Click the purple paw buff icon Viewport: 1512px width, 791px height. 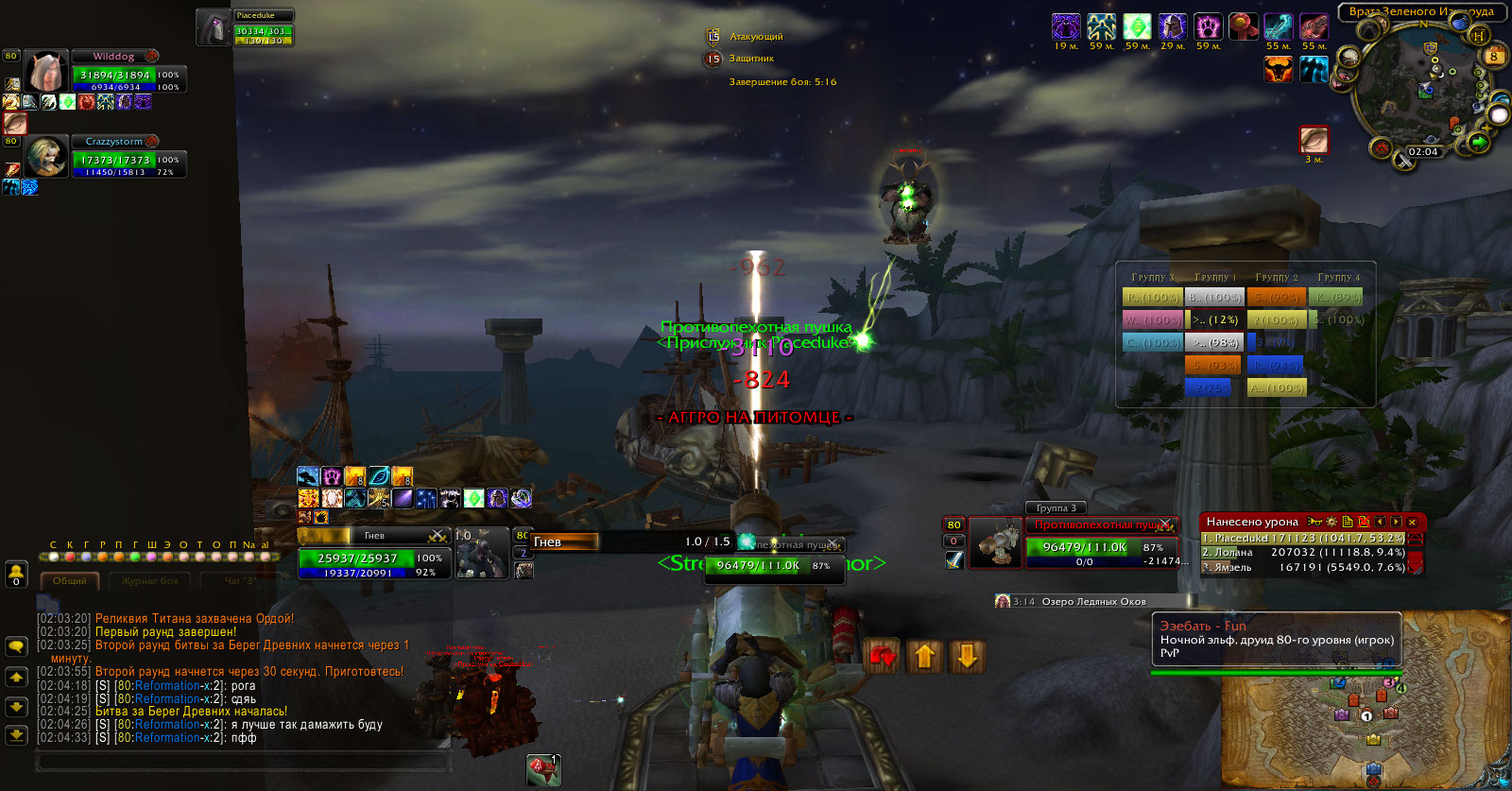[1208, 26]
